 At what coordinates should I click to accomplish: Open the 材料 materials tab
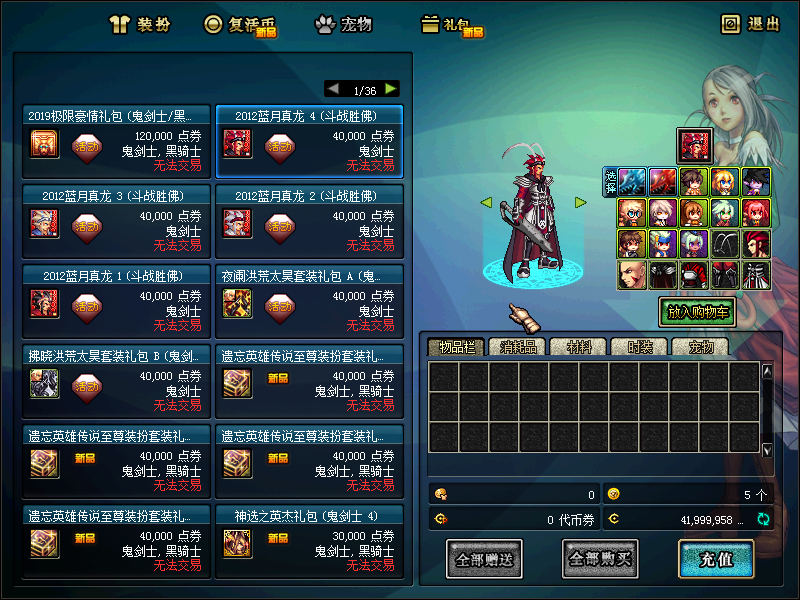tap(579, 347)
